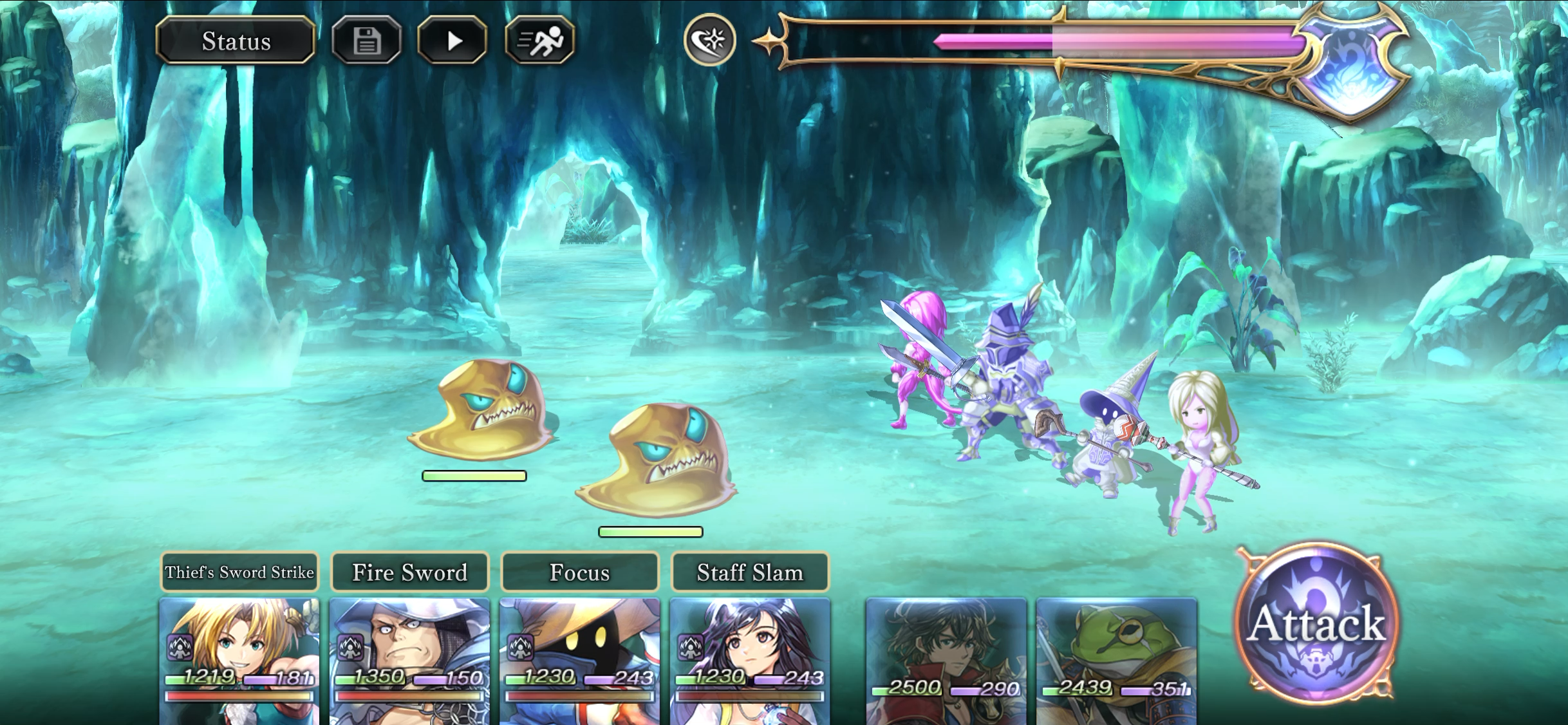This screenshot has height=725, width=1568.
Task: Click the floppy disk save button
Action: [x=367, y=41]
